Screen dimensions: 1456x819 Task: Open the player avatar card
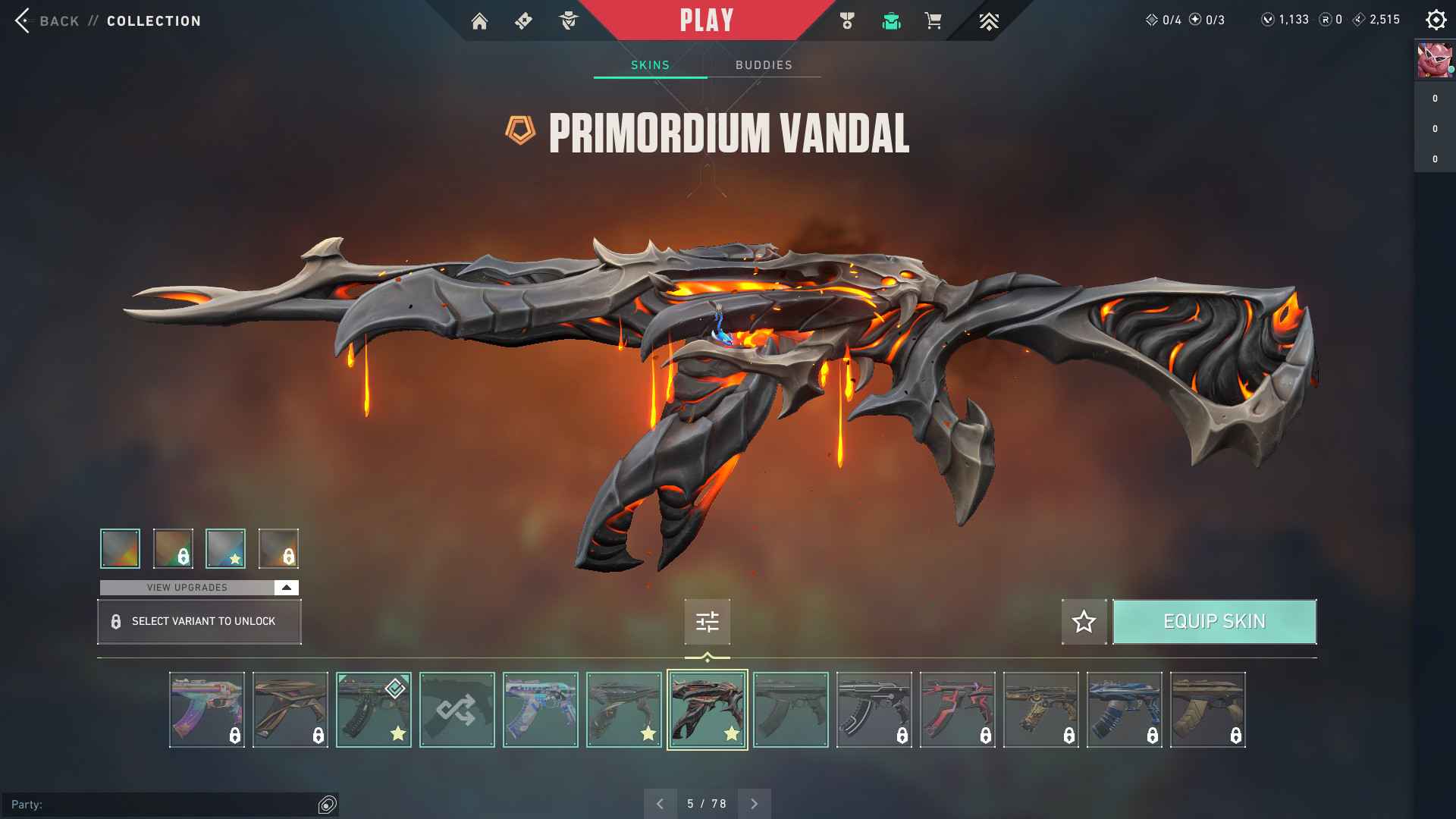coord(1435,61)
